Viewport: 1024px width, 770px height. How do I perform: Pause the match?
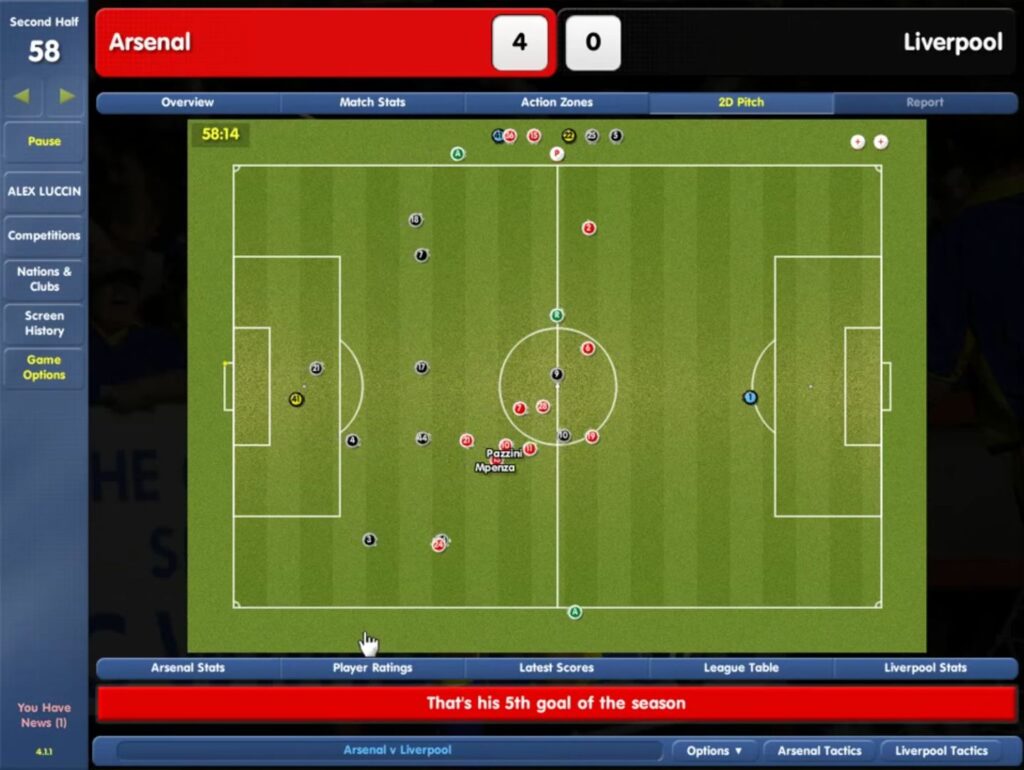pos(44,141)
